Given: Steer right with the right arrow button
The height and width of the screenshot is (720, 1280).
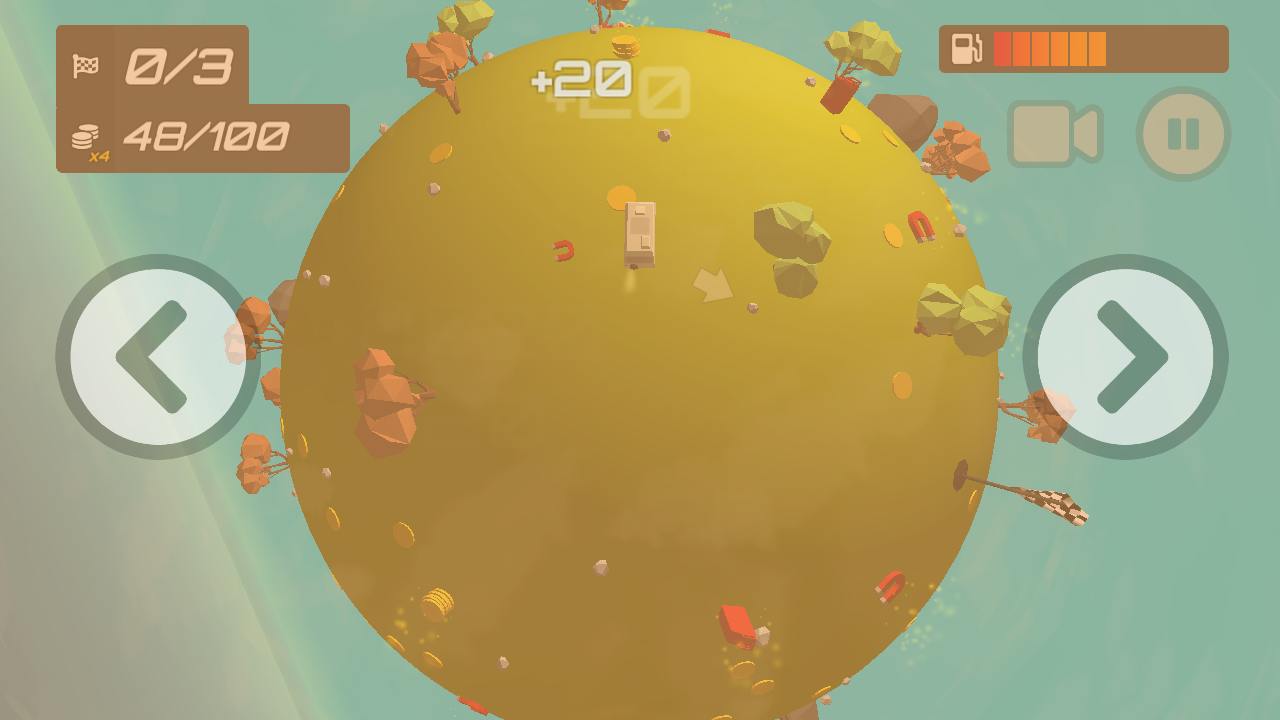Looking at the screenshot, I should 1126,357.
